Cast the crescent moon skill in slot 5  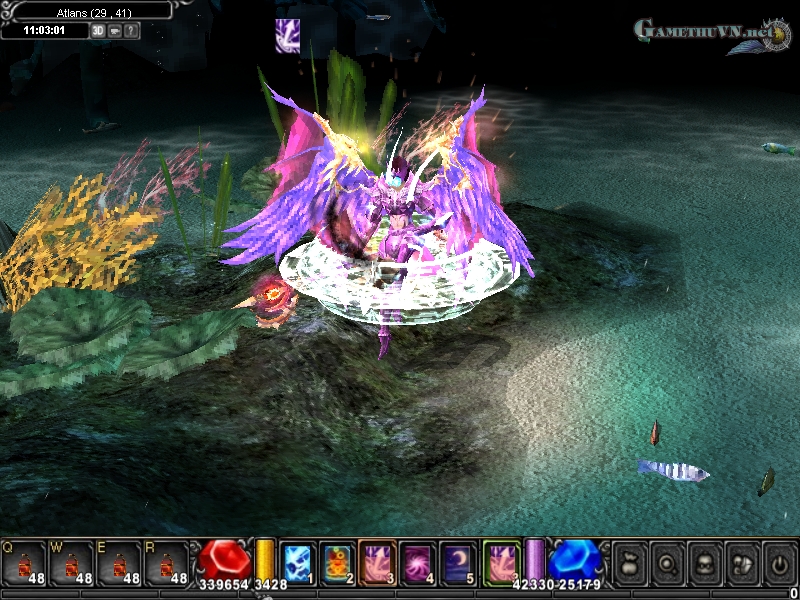(458, 562)
